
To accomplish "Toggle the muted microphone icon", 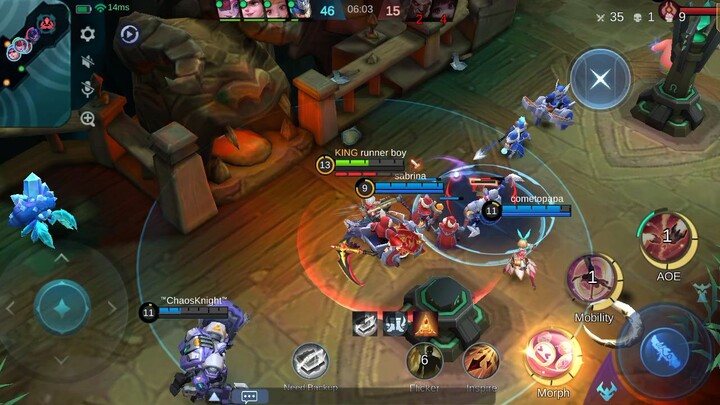I will [x=88, y=90].
